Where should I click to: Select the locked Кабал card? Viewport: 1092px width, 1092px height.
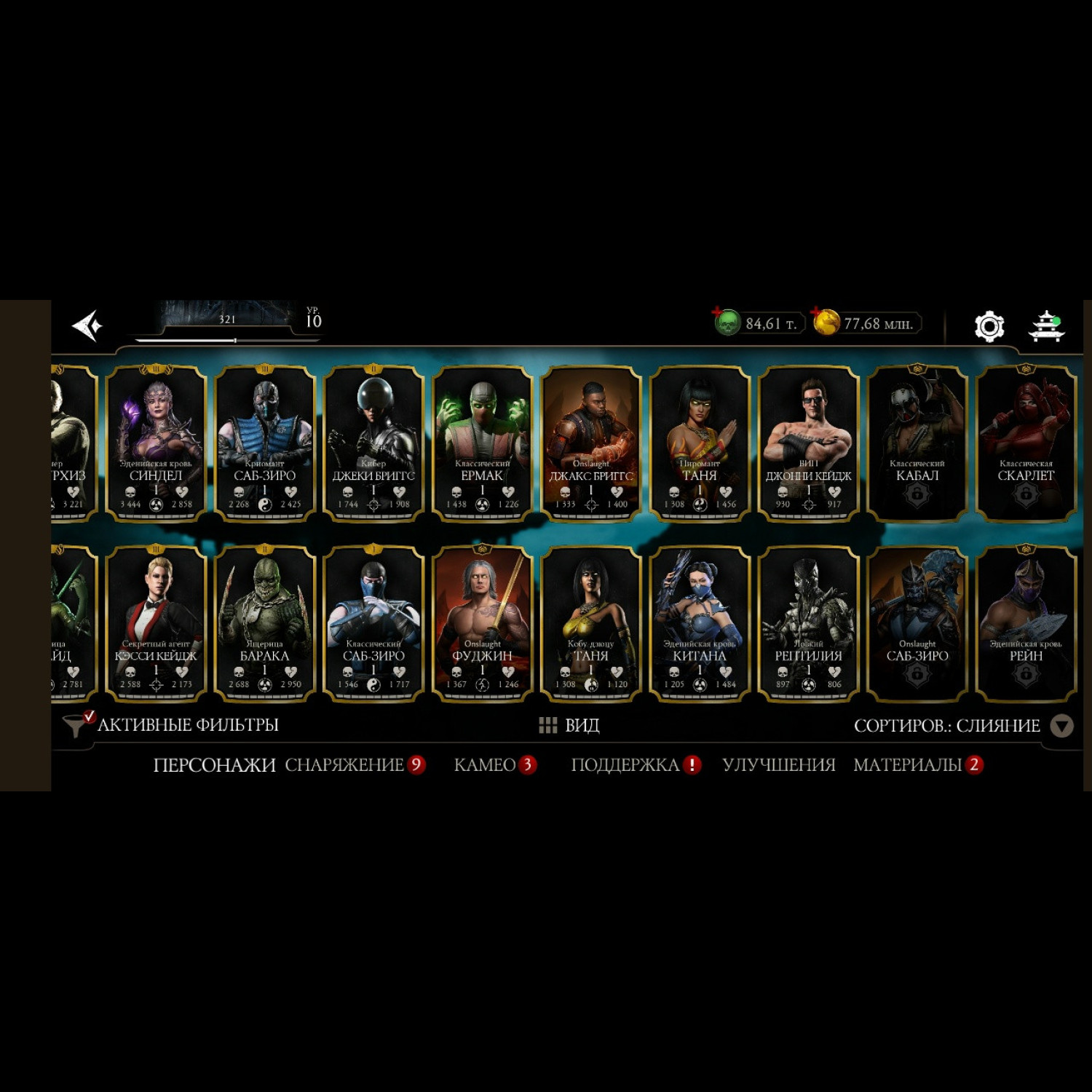click(x=917, y=443)
